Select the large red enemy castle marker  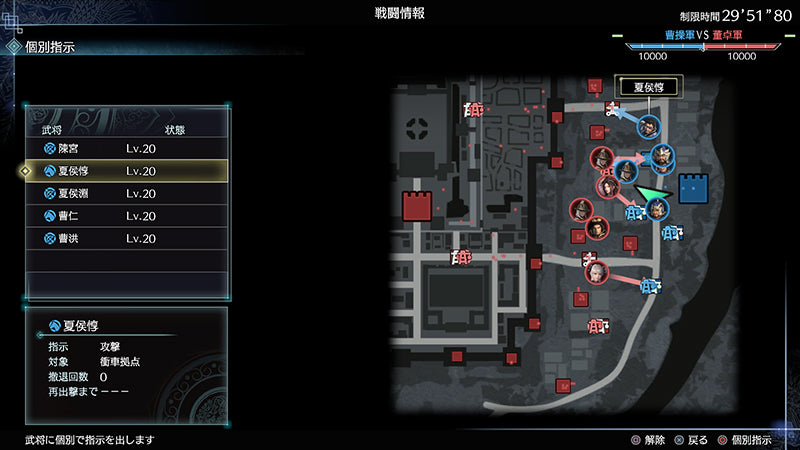(416, 207)
